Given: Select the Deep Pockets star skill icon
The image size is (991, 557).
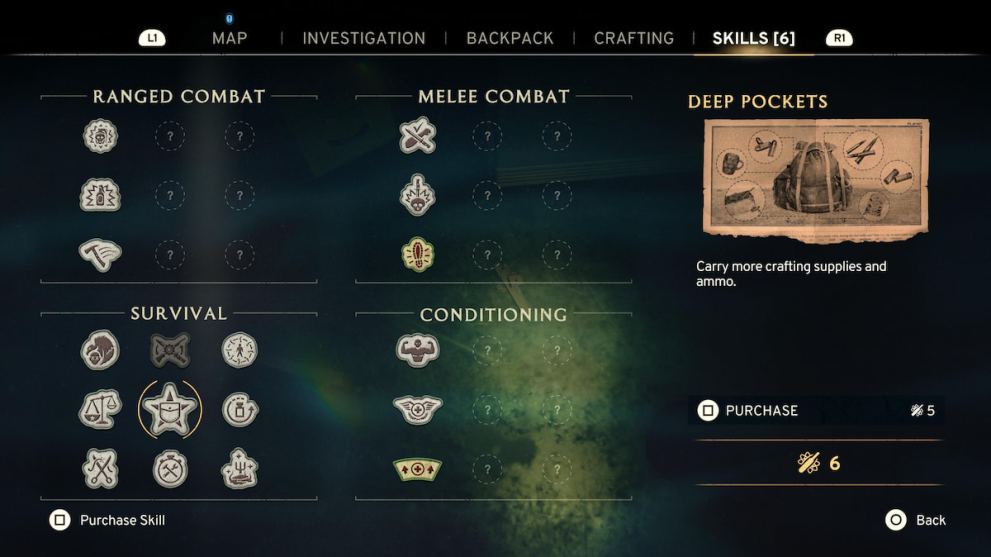Looking at the screenshot, I should 169,408.
